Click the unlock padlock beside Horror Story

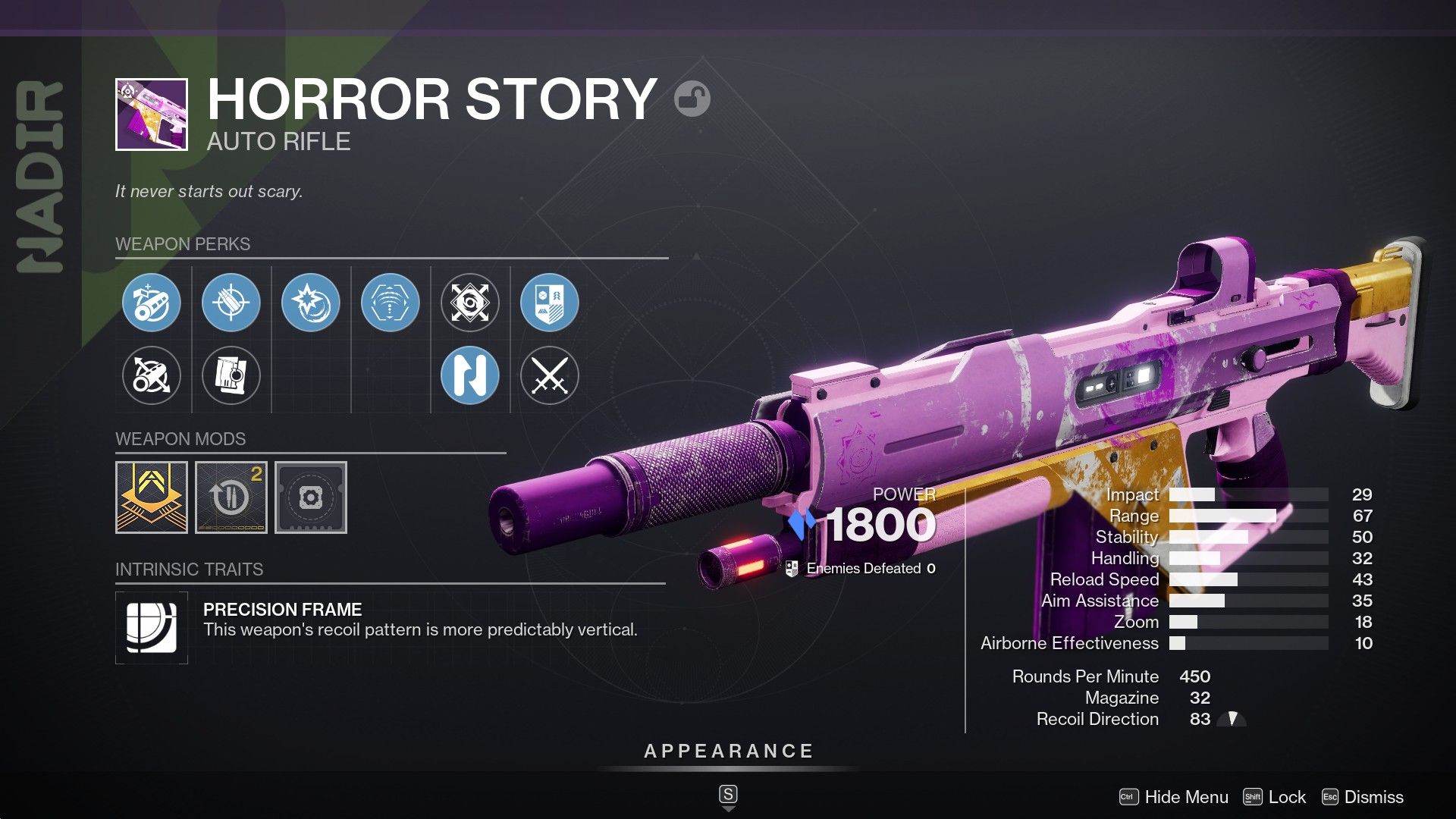[694, 99]
